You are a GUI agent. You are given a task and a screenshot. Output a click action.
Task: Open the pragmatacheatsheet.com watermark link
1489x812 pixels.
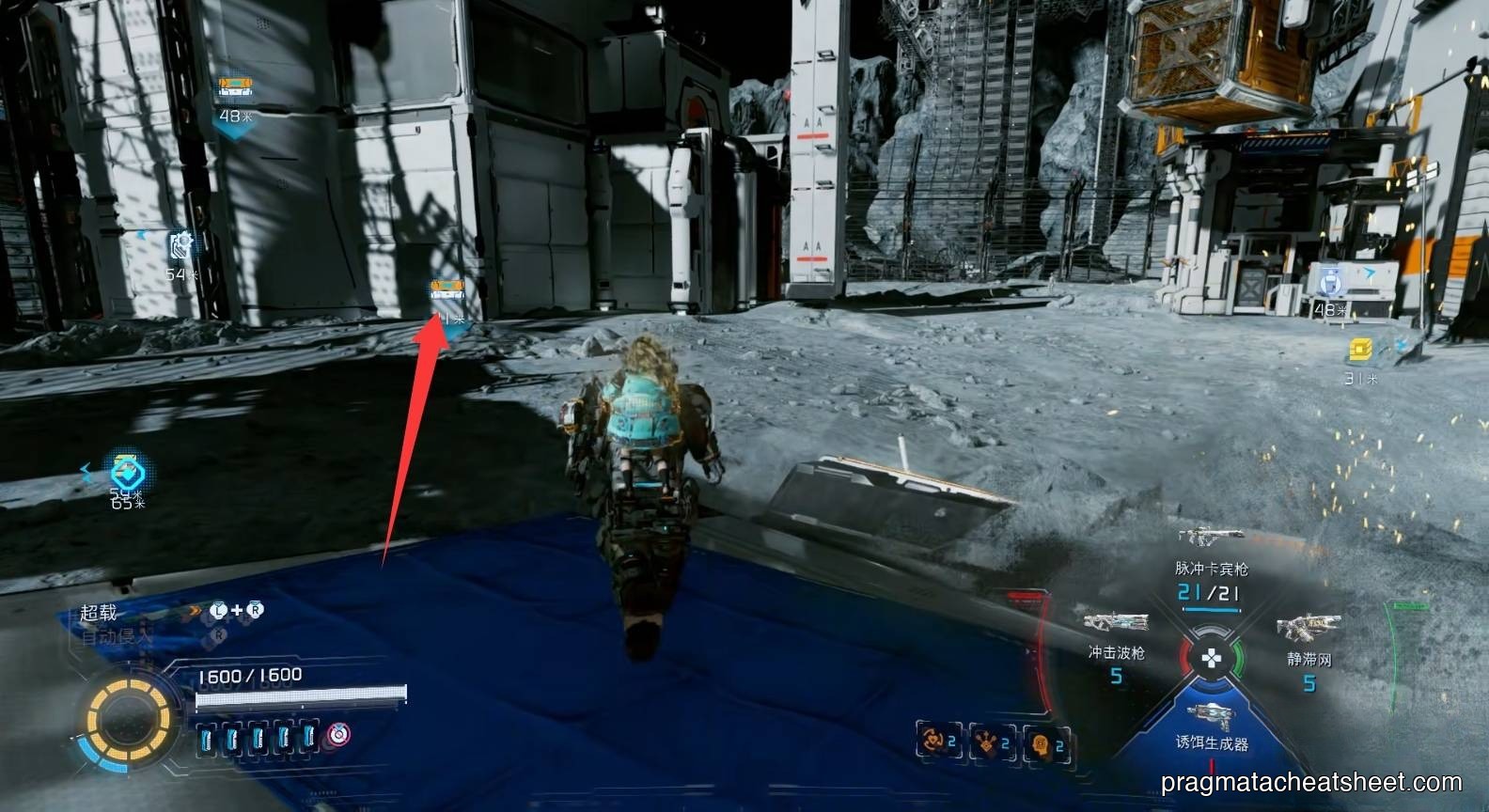(x=1311, y=782)
